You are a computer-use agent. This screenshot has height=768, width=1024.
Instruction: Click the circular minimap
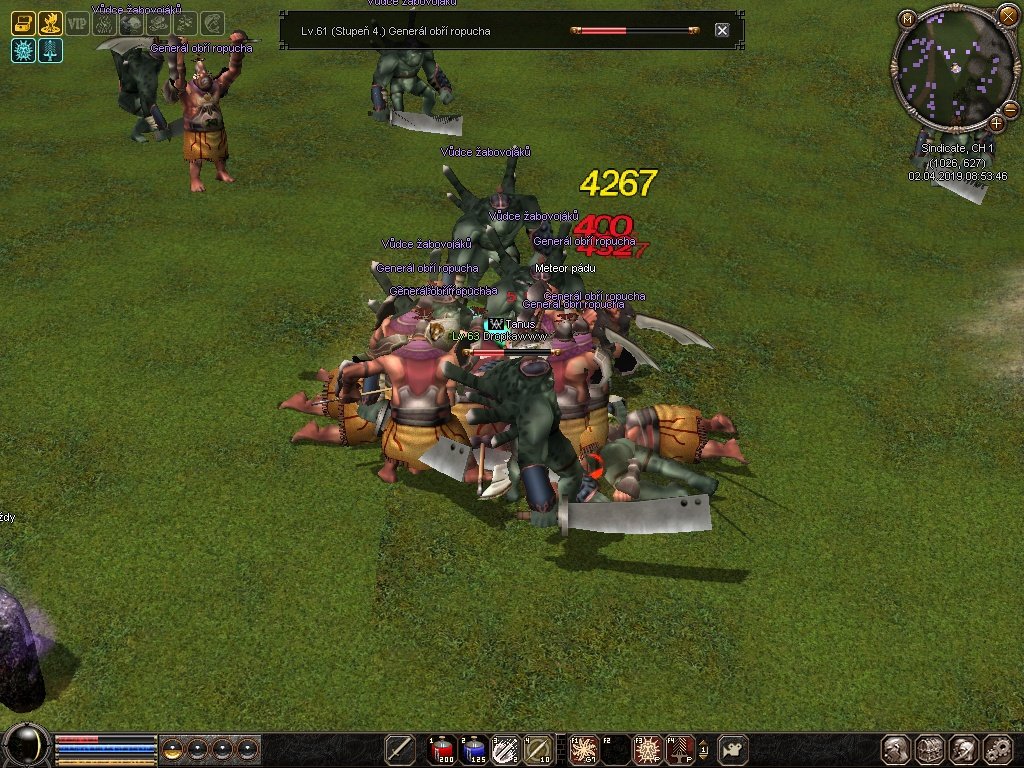pos(954,67)
